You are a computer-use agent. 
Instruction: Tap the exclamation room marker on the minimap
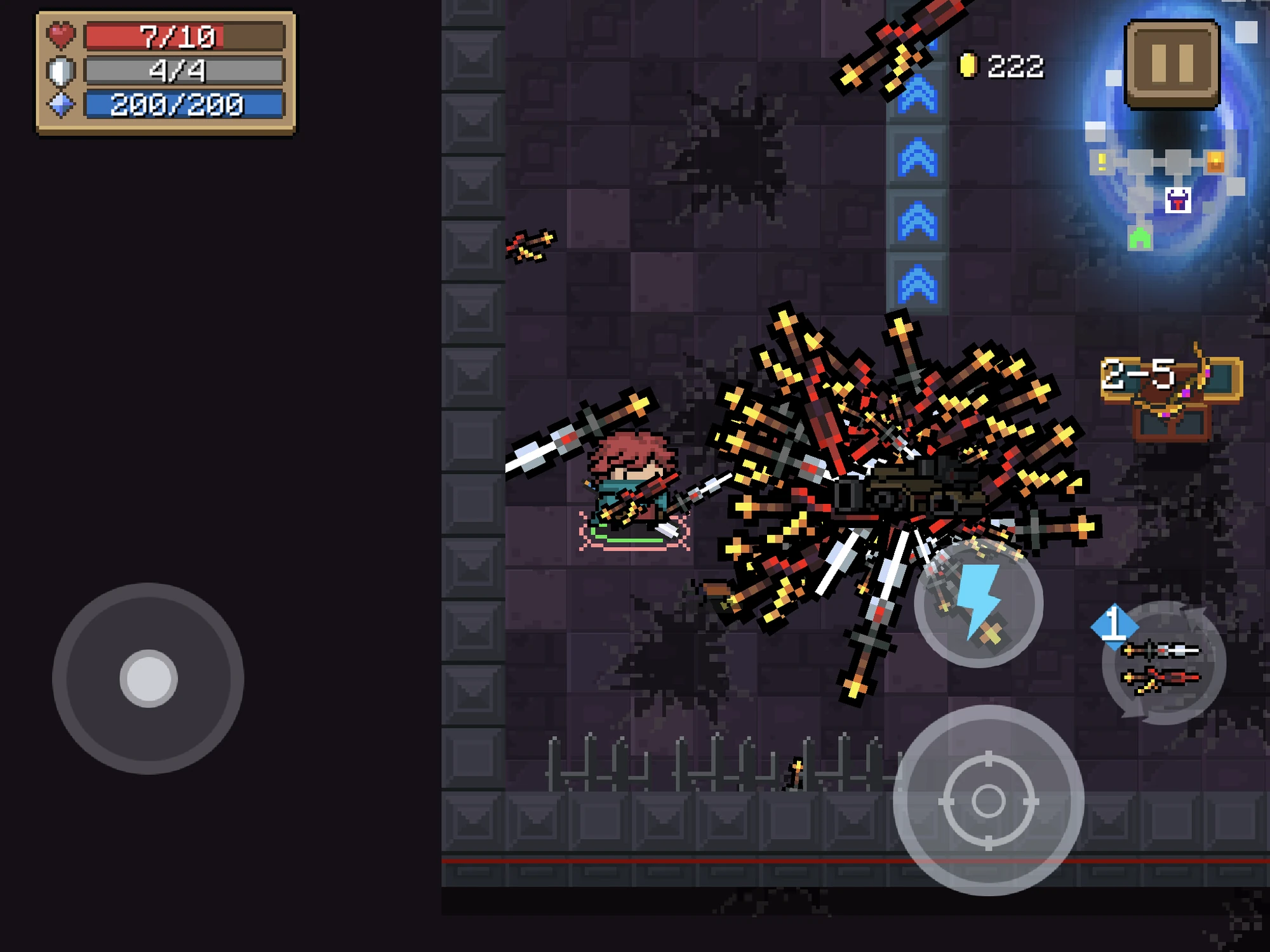click(x=1102, y=162)
